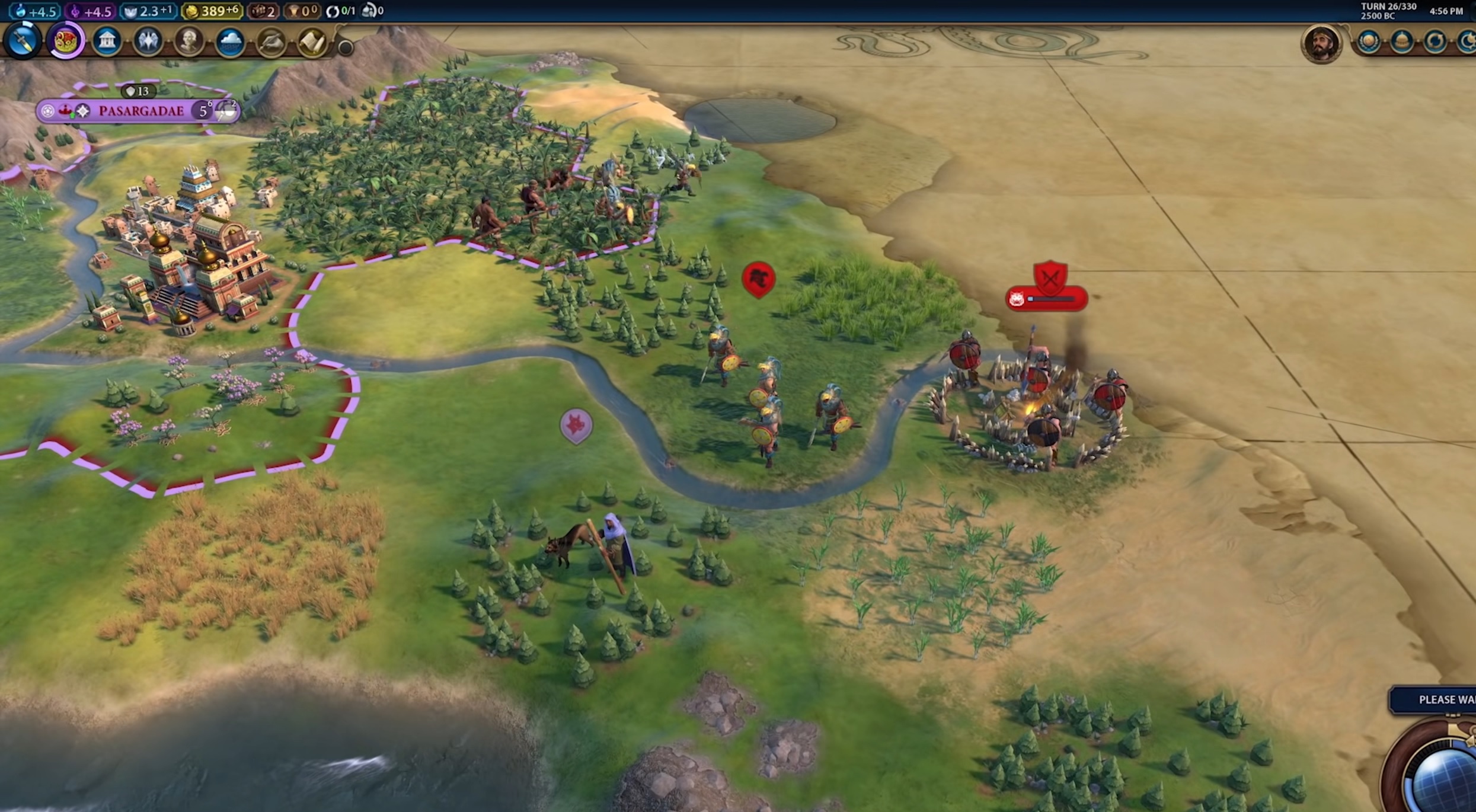The height and width of the screenshot is (812, 1476).
Task: Click the domed building round button
Action: pos(1402,42)
